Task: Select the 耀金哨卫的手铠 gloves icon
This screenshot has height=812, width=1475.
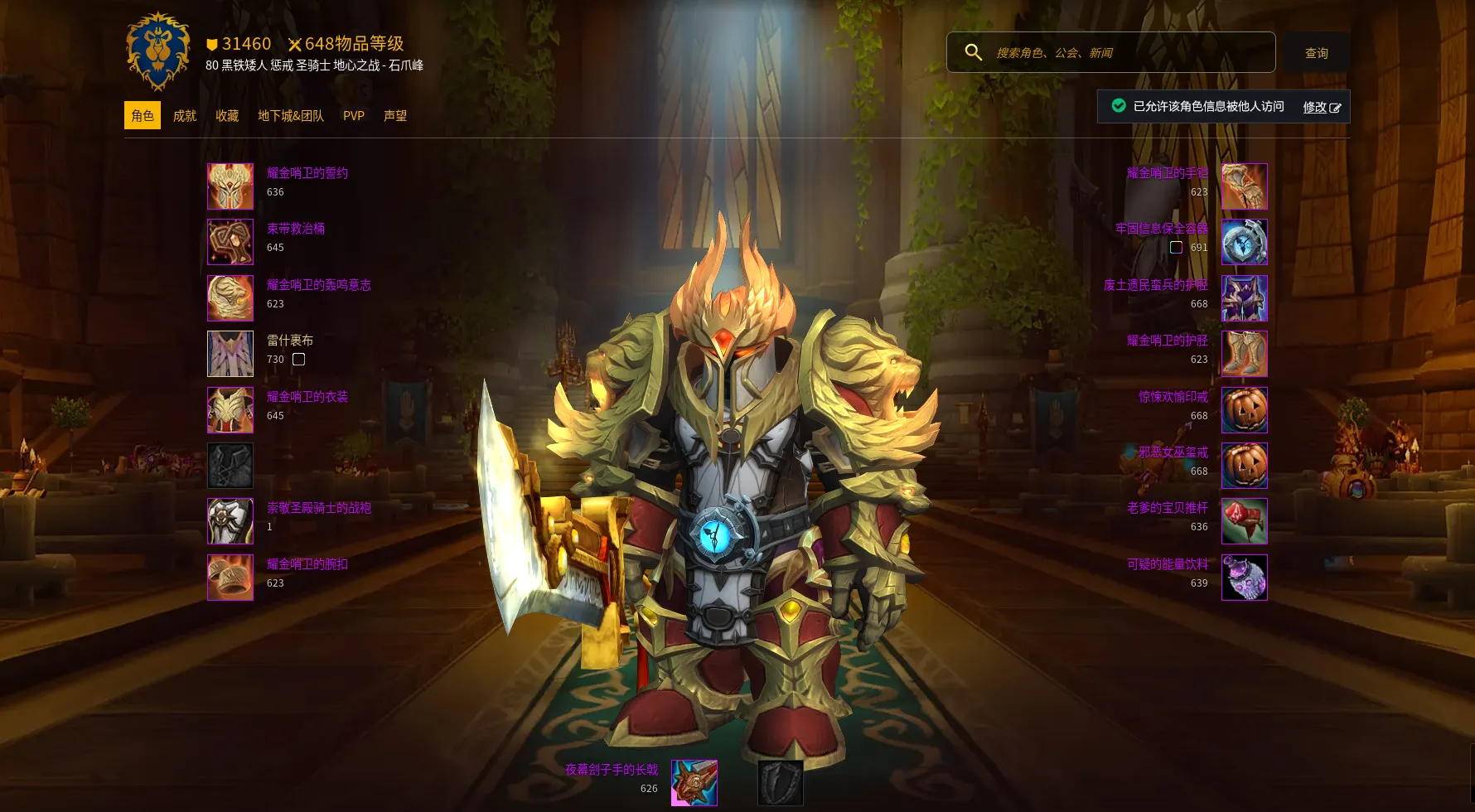Action: (1244, 186)
